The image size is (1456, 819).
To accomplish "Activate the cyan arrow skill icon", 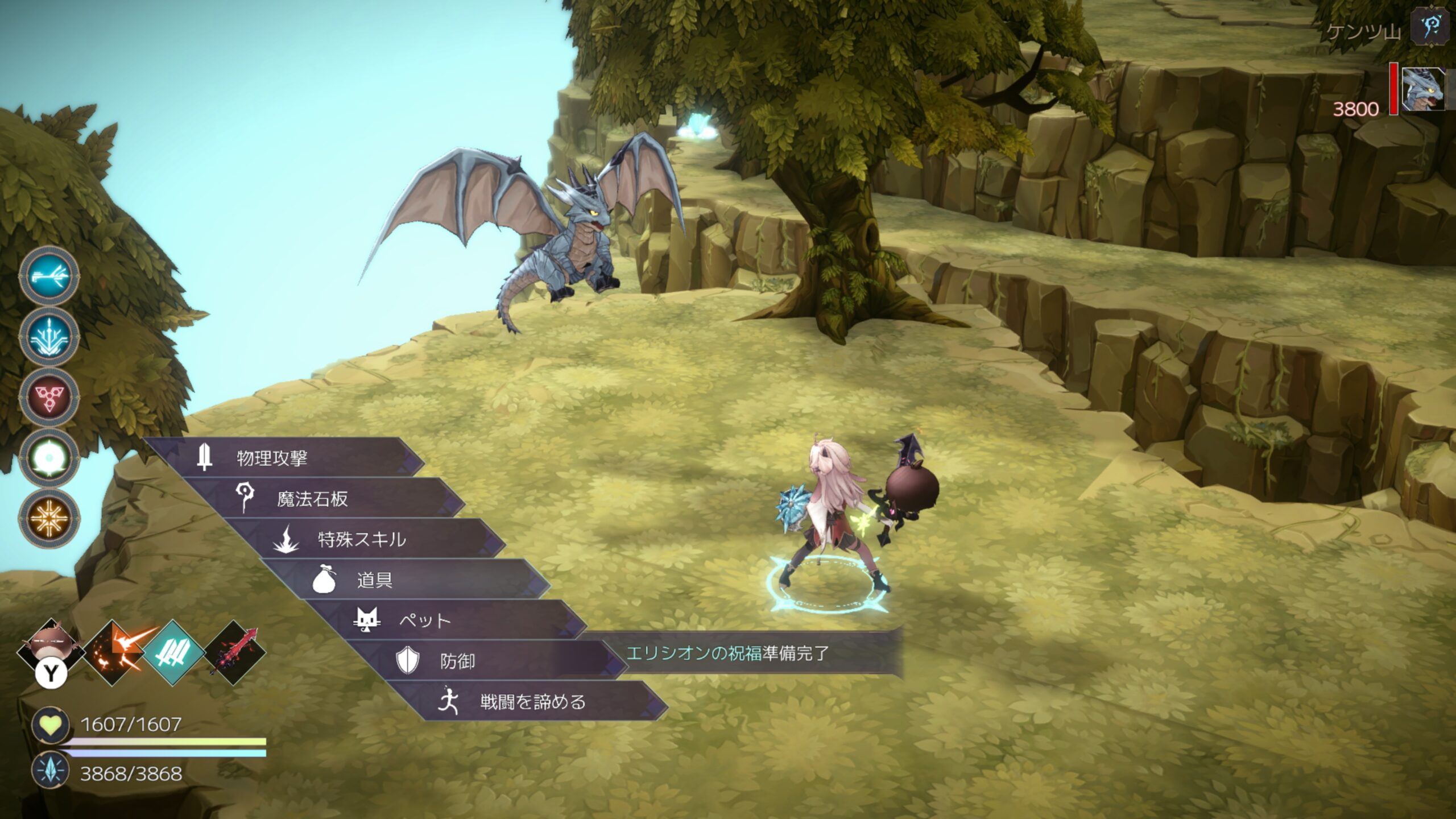I will pyautogui.click(x=49, y=277).
